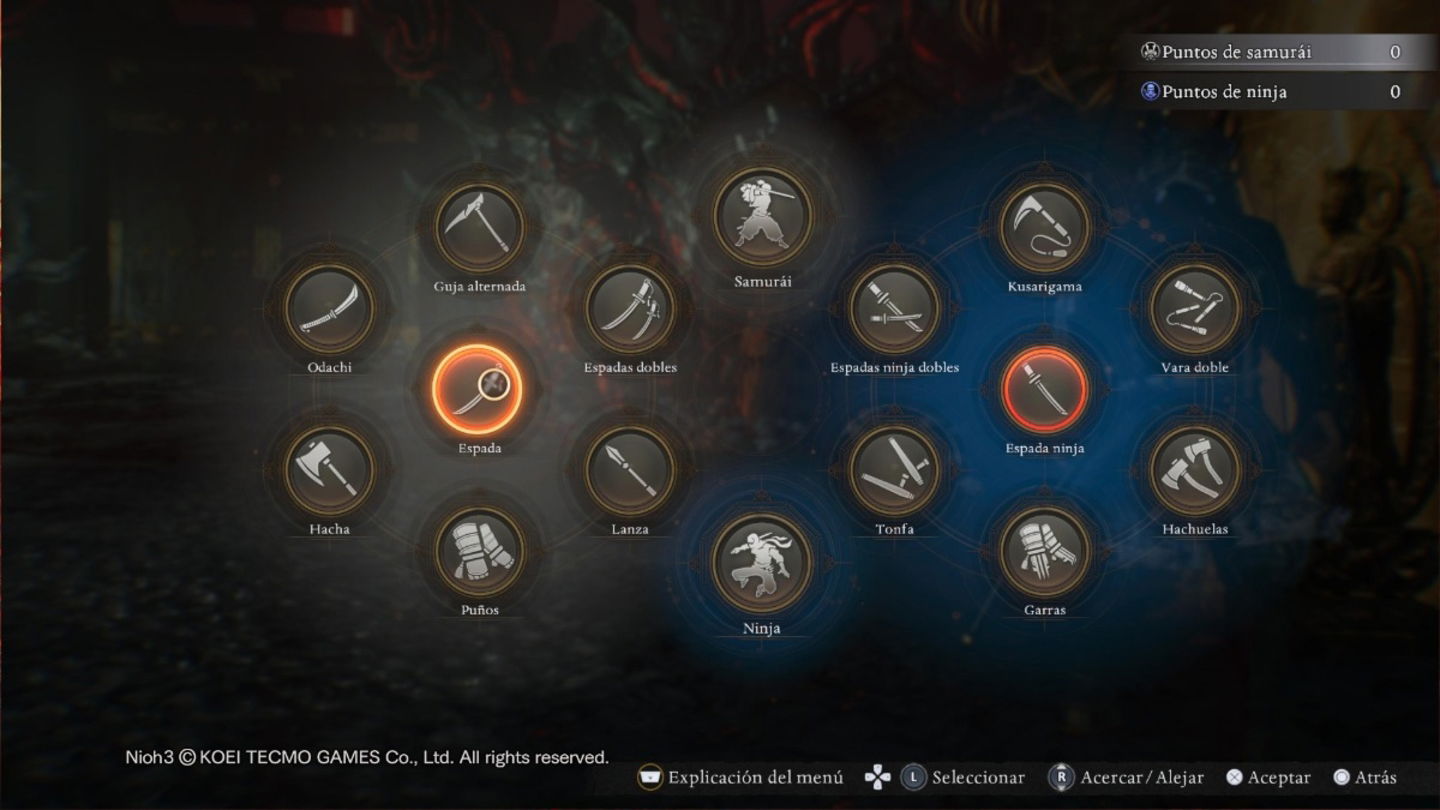The image size is (1440, 810).
Task: Open the Garras claw weapon icon
Action: coord(1045,552)
